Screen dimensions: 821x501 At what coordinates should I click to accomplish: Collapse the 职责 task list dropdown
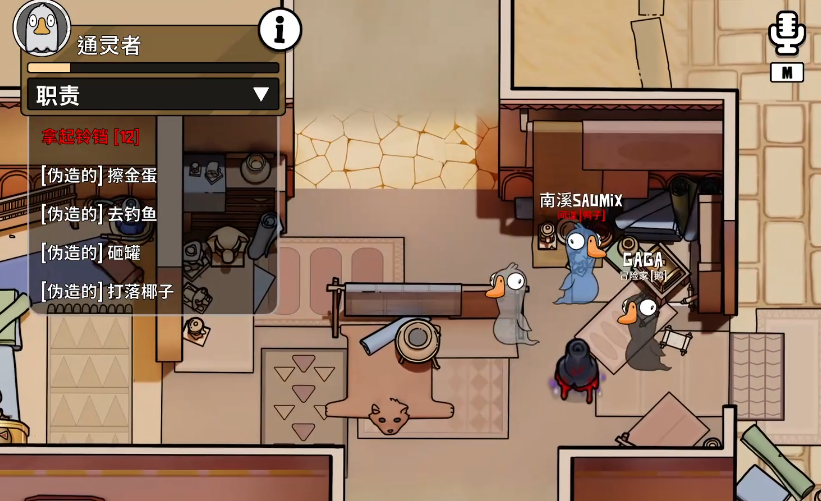[x=261, y=95]
